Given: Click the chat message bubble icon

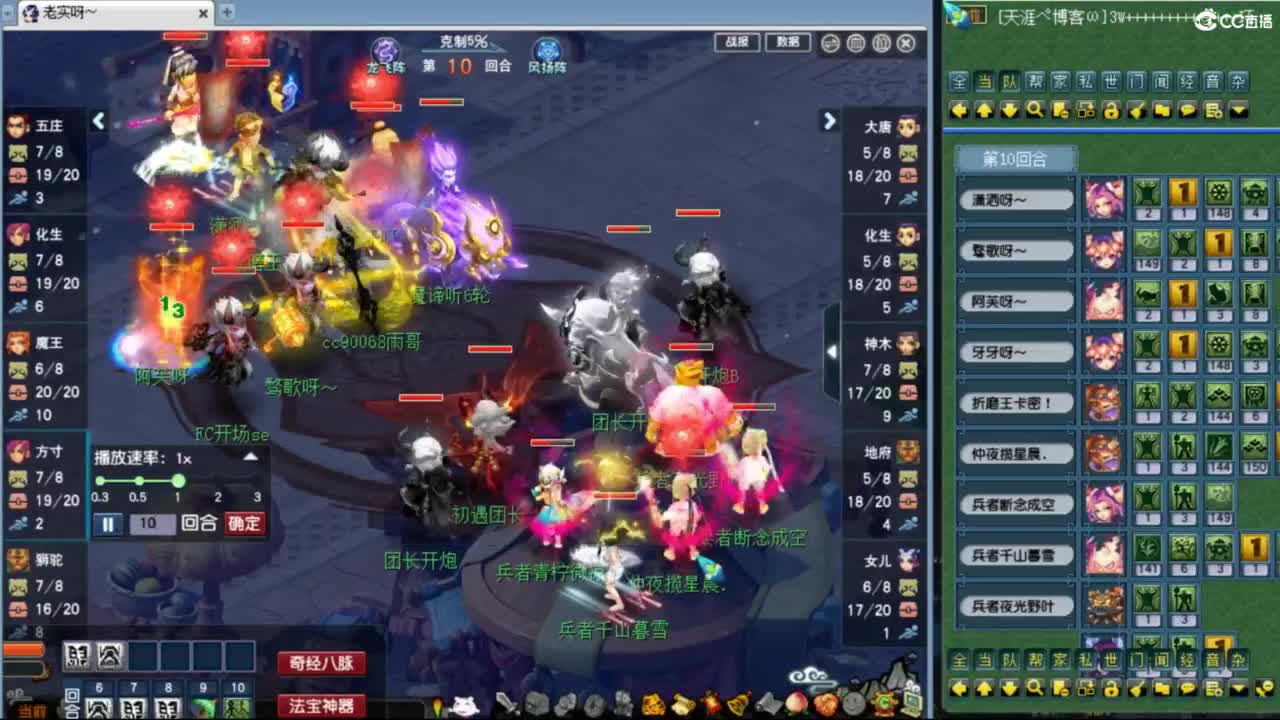Looking at the screenshot, I should 1187,110.
